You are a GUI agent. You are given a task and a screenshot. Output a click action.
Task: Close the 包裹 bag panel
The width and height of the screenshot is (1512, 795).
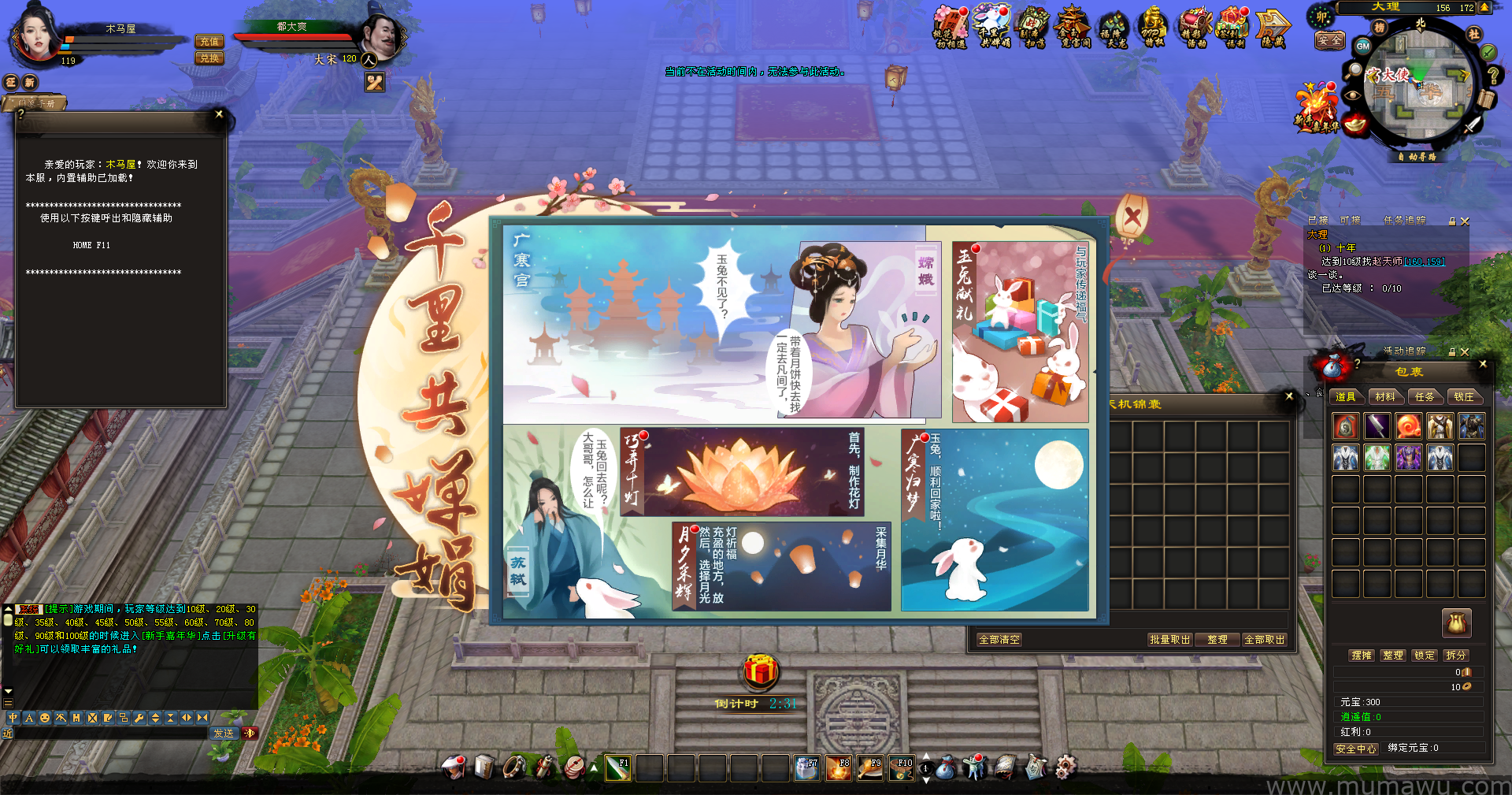point(1483,364)
